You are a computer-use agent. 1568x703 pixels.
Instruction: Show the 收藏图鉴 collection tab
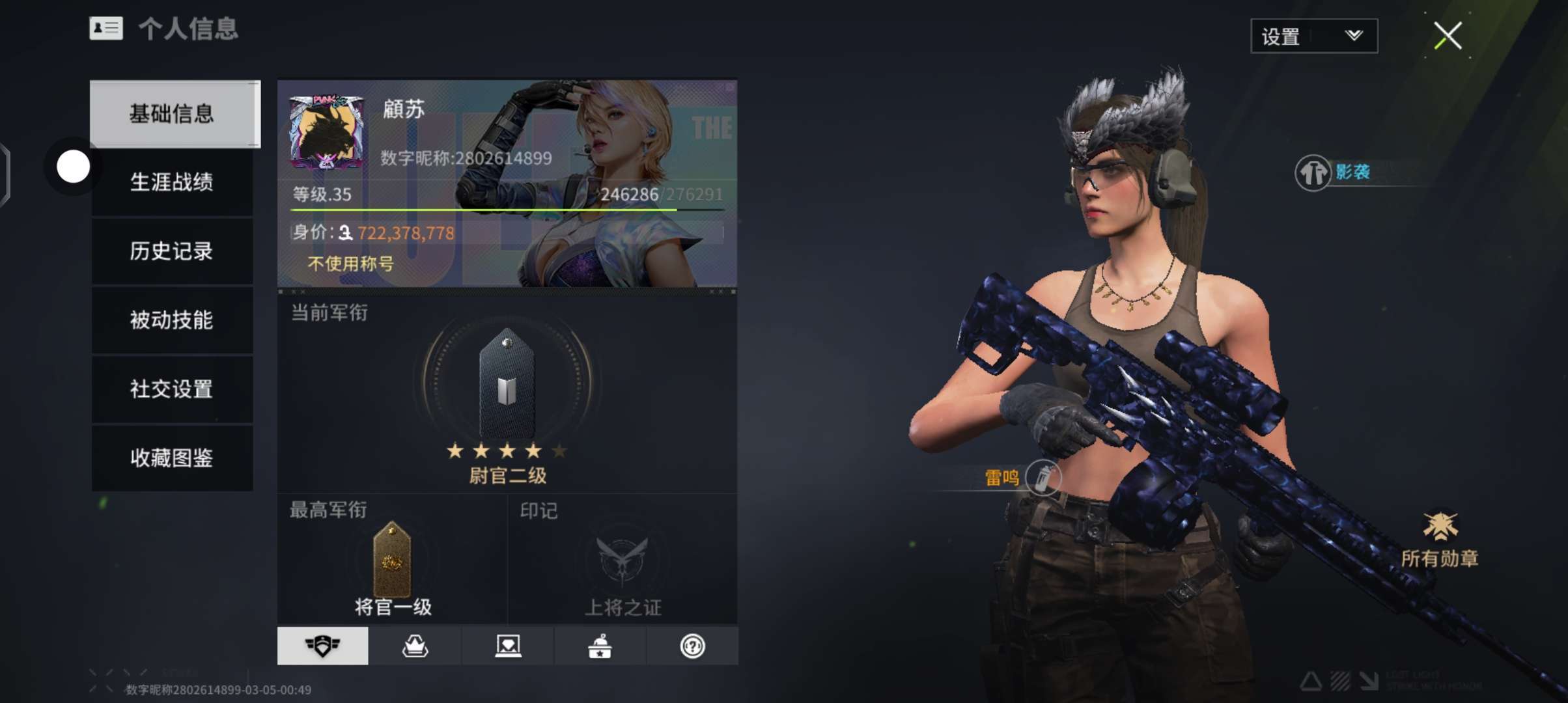click(172, 458)
